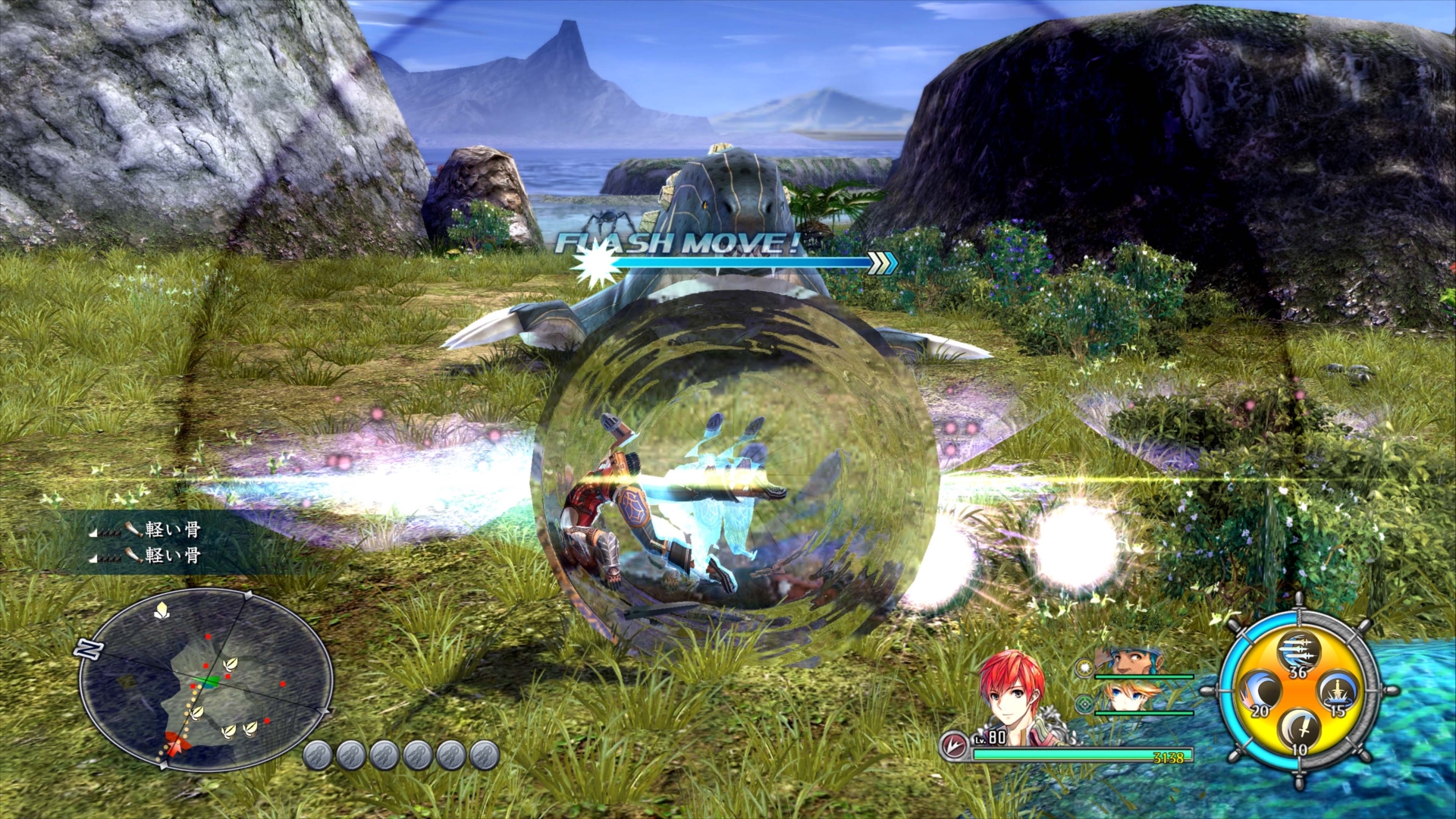The height and width of the screenshot is (819, 1456).
Task: Activate the crescent slash skill costing 20 SP
Action: point(1262,692)
